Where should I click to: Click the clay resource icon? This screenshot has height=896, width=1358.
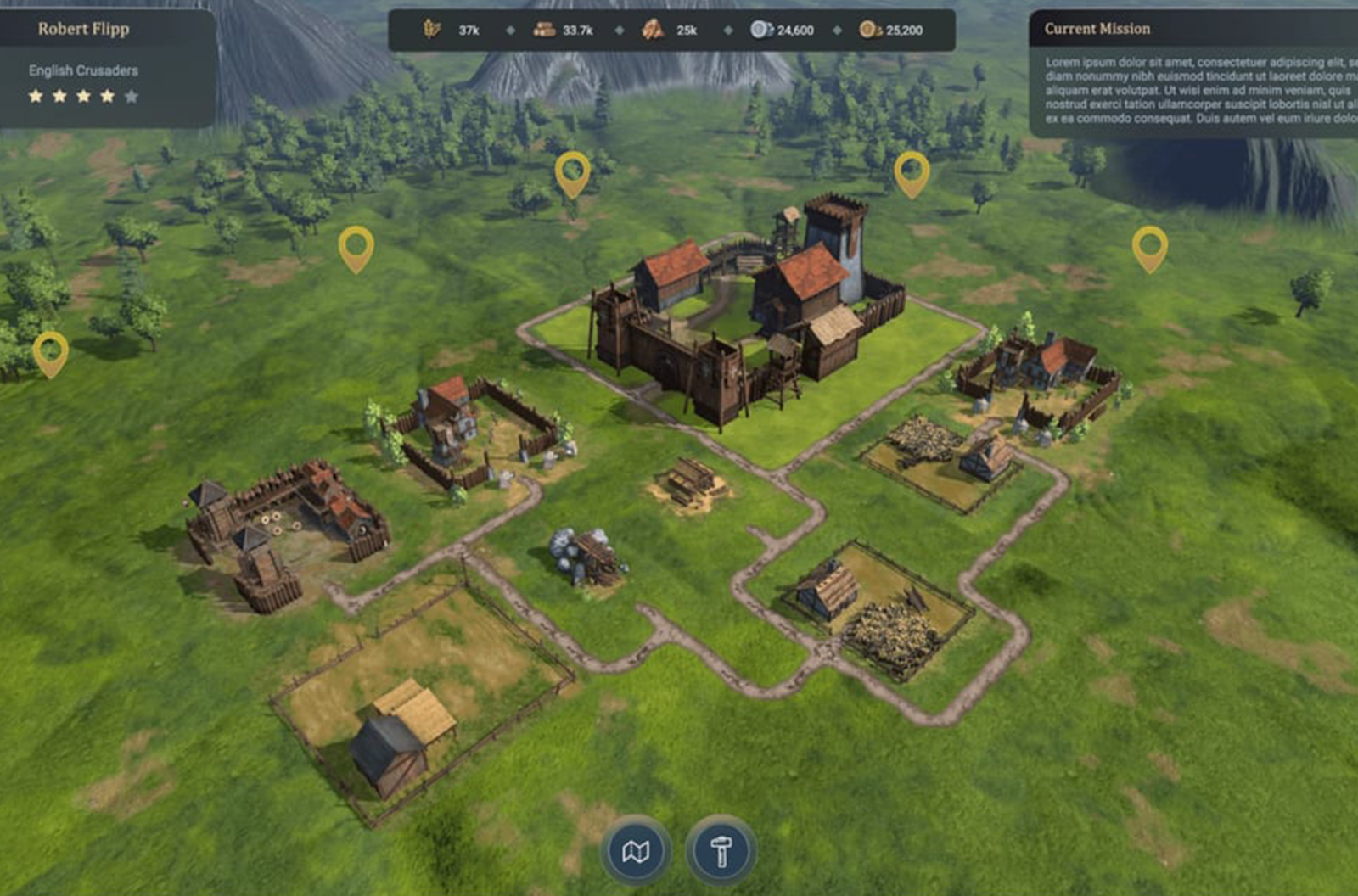(x=652, y=28)
